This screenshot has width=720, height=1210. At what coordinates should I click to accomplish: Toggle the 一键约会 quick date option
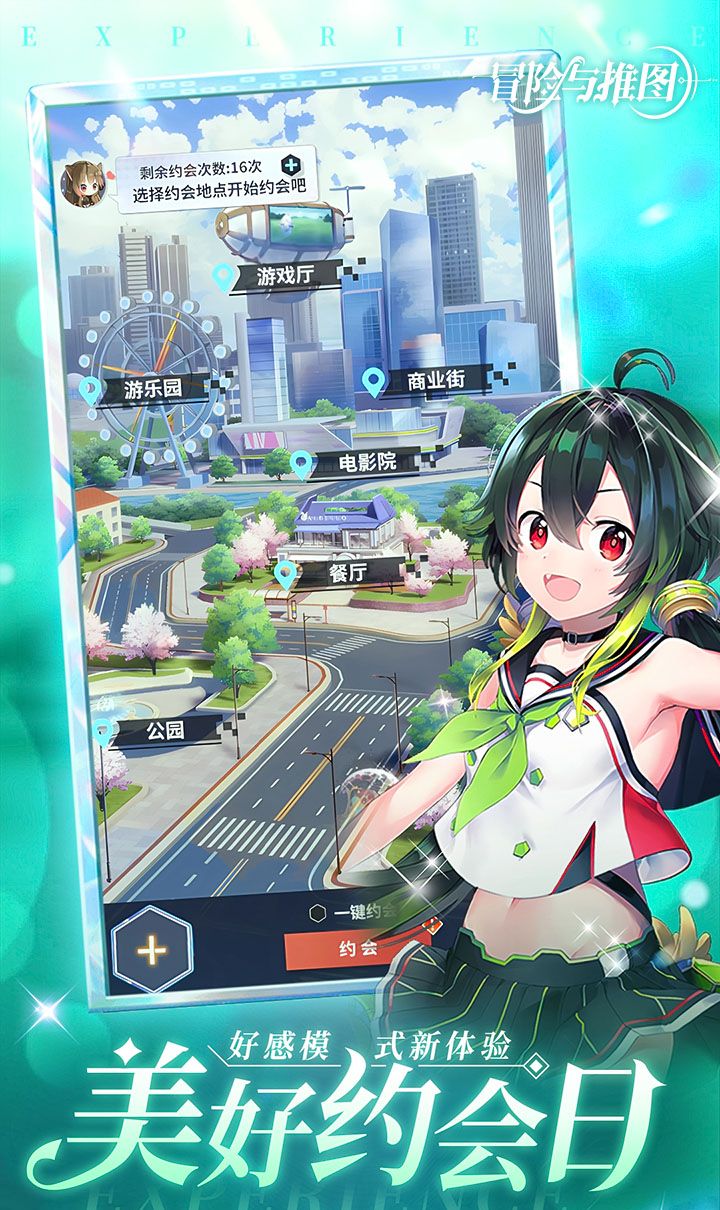(318, 912)
